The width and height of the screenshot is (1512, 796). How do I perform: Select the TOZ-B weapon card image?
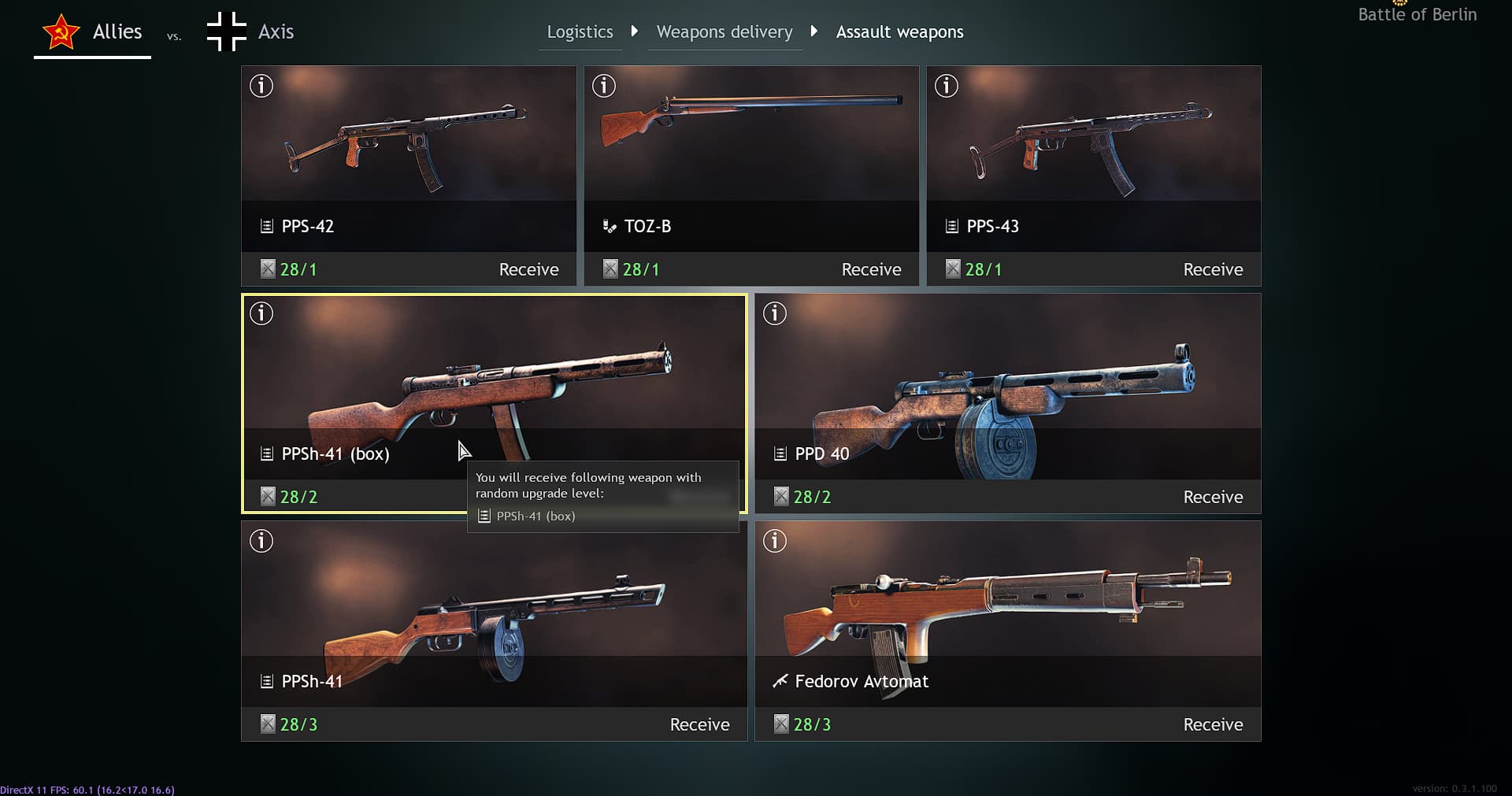pos(751,134)
